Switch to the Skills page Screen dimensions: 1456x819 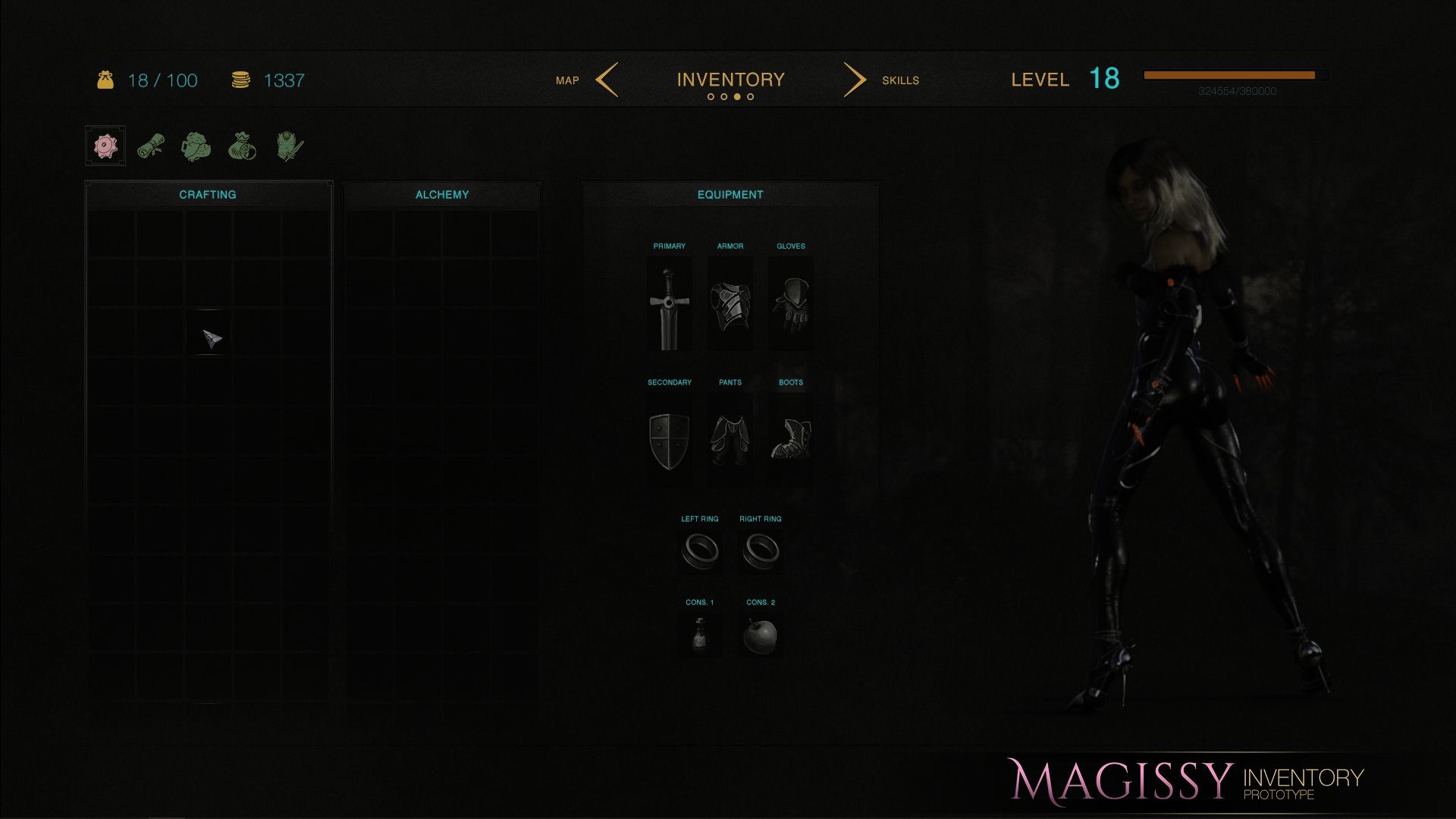(x=901, y=80)
